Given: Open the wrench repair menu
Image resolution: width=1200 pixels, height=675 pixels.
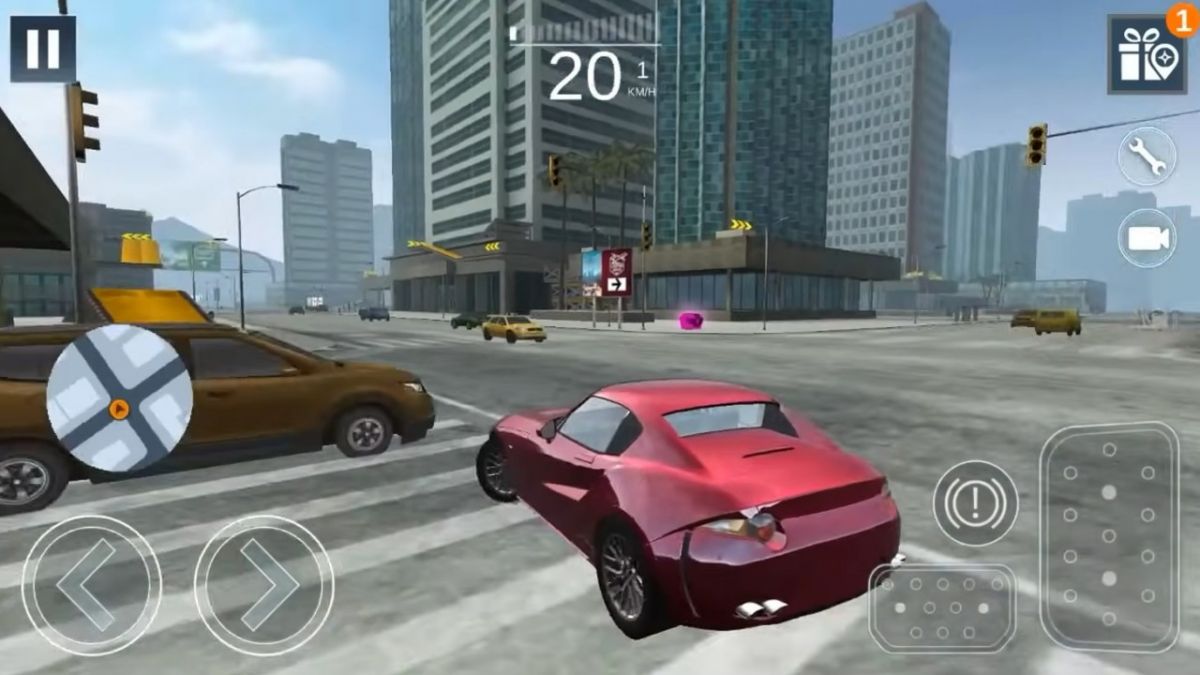Looking at the screenshot, I should click(x=1146, y=156).
